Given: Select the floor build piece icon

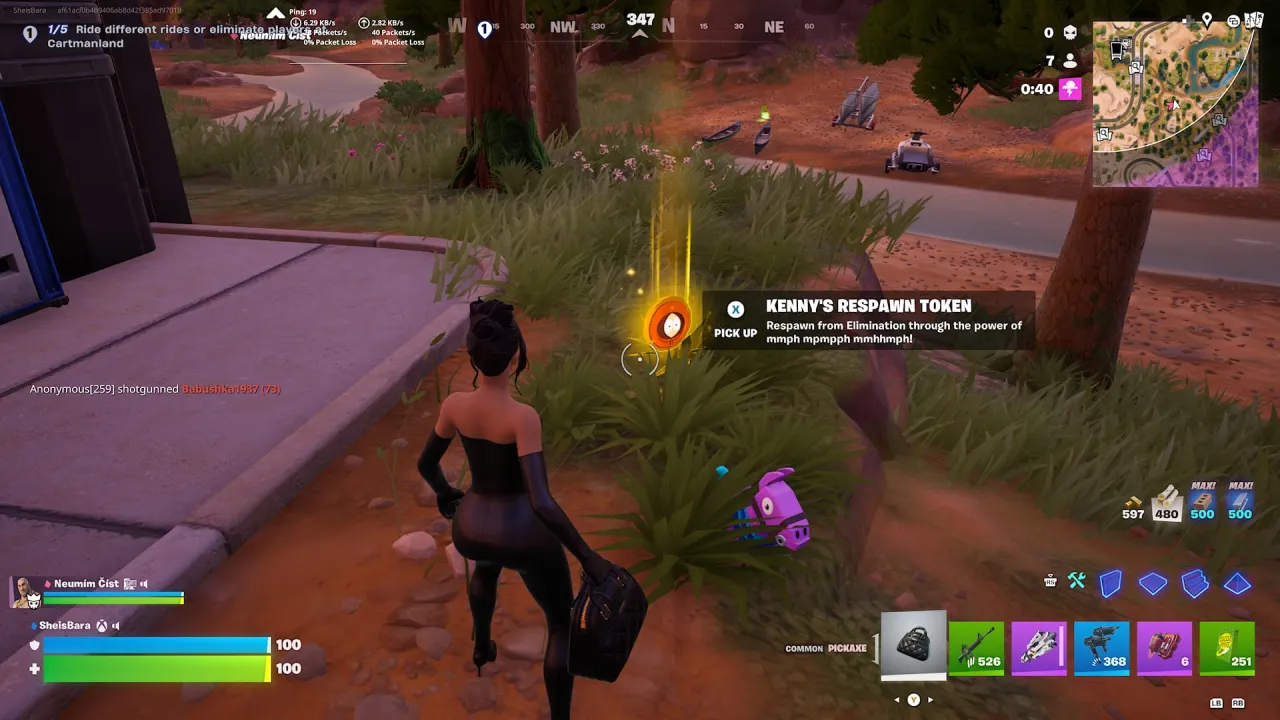Looking at the screenshot, I should [x=1153, y=585].
